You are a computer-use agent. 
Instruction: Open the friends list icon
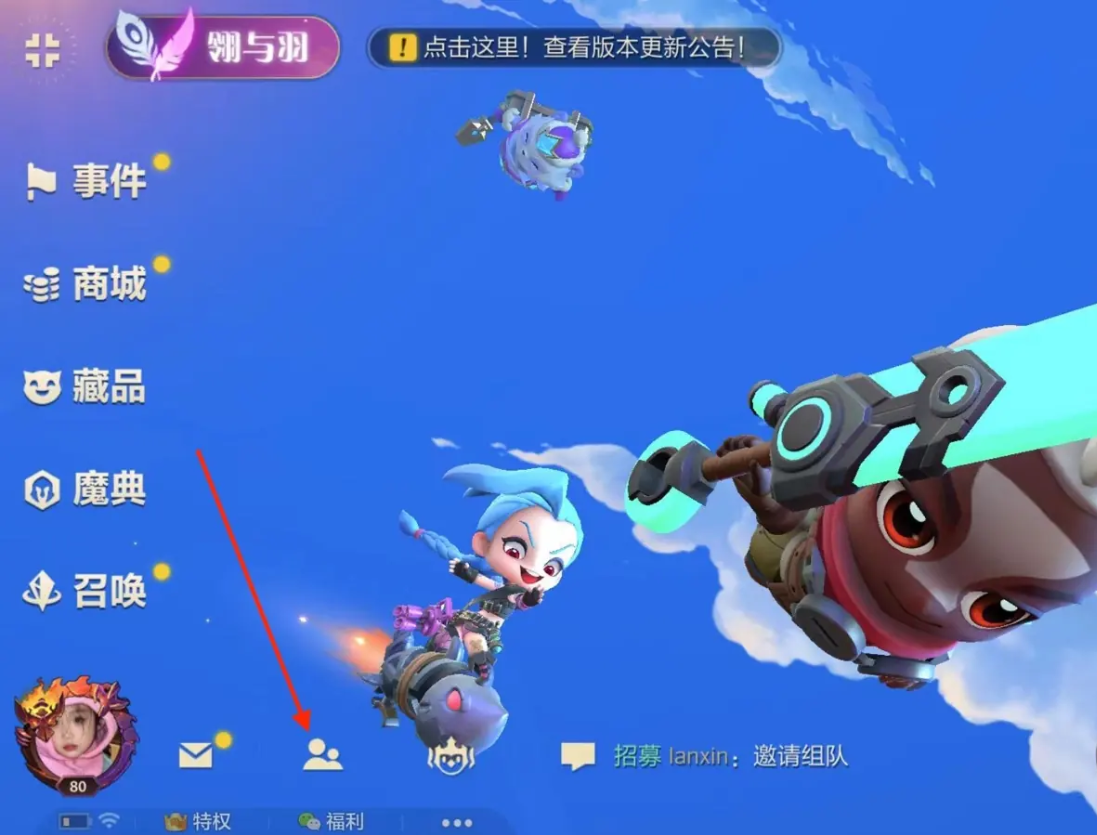(x=322, y=755)
